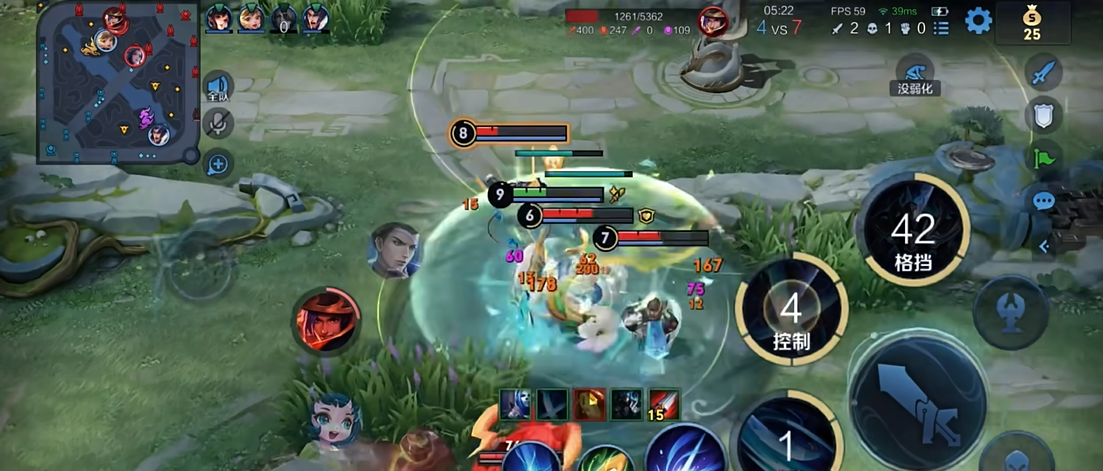Viewport: 1103px width, 471px height.
Task: Toggle the 全队 team voice speaker
Action: [x=217, y=88]
